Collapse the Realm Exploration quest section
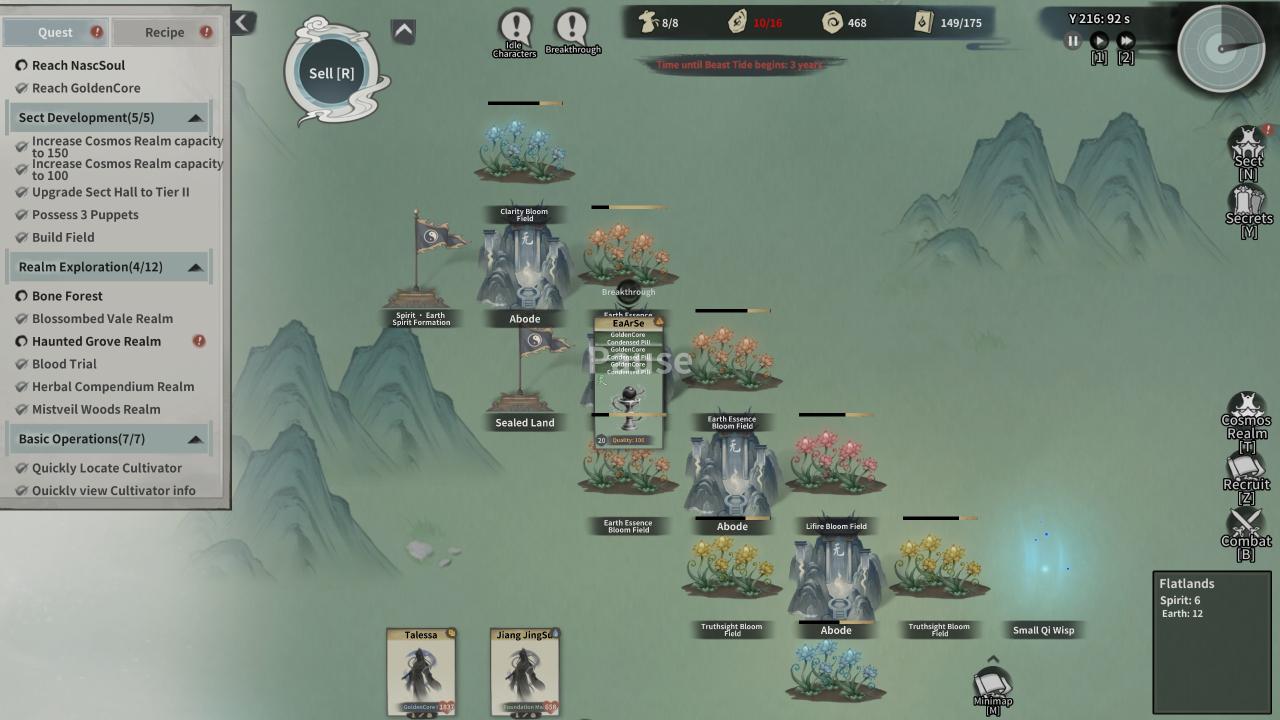Screen dimensions: 1280x720 195,267
